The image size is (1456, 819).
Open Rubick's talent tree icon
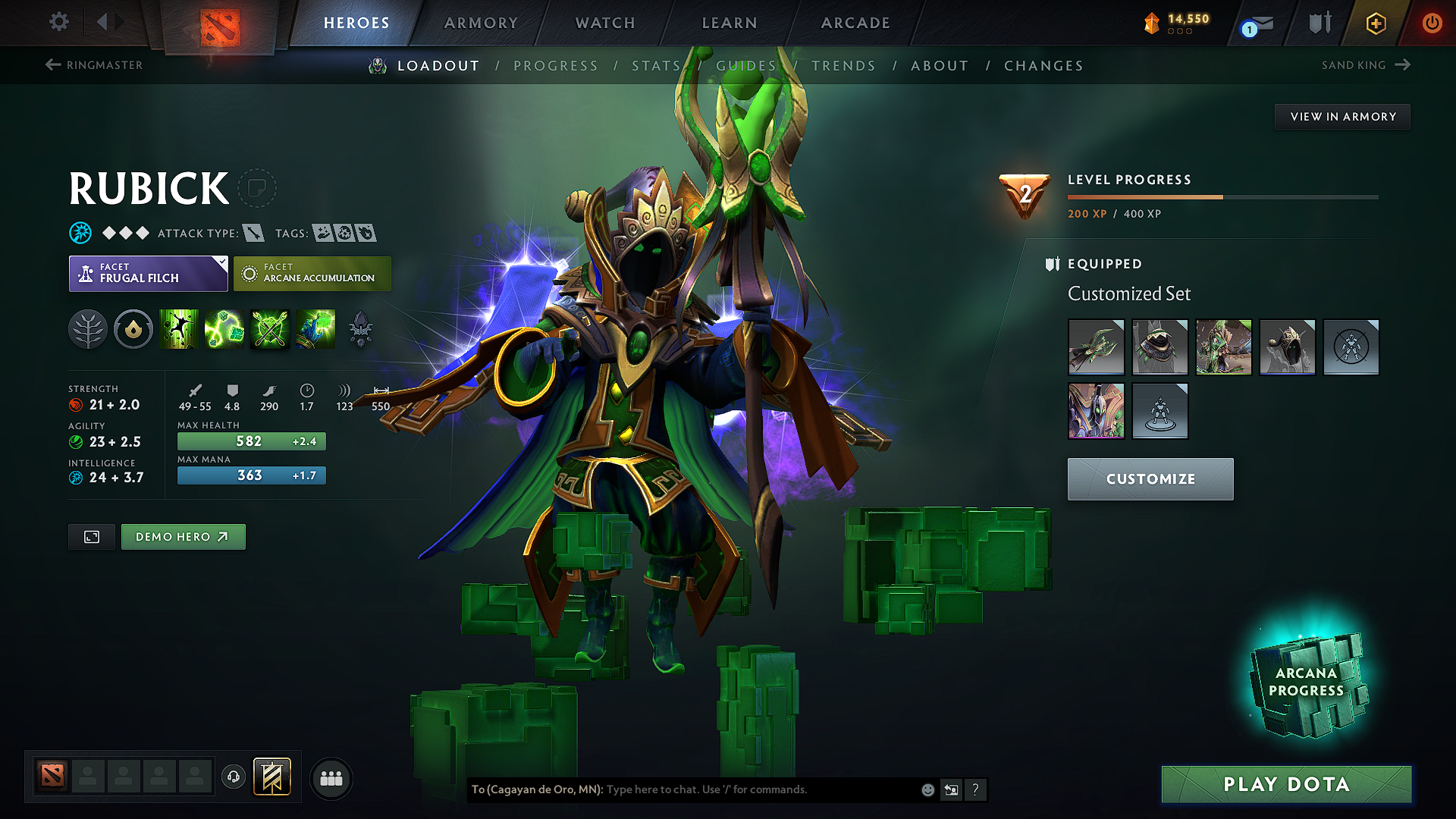pos(88,329)
